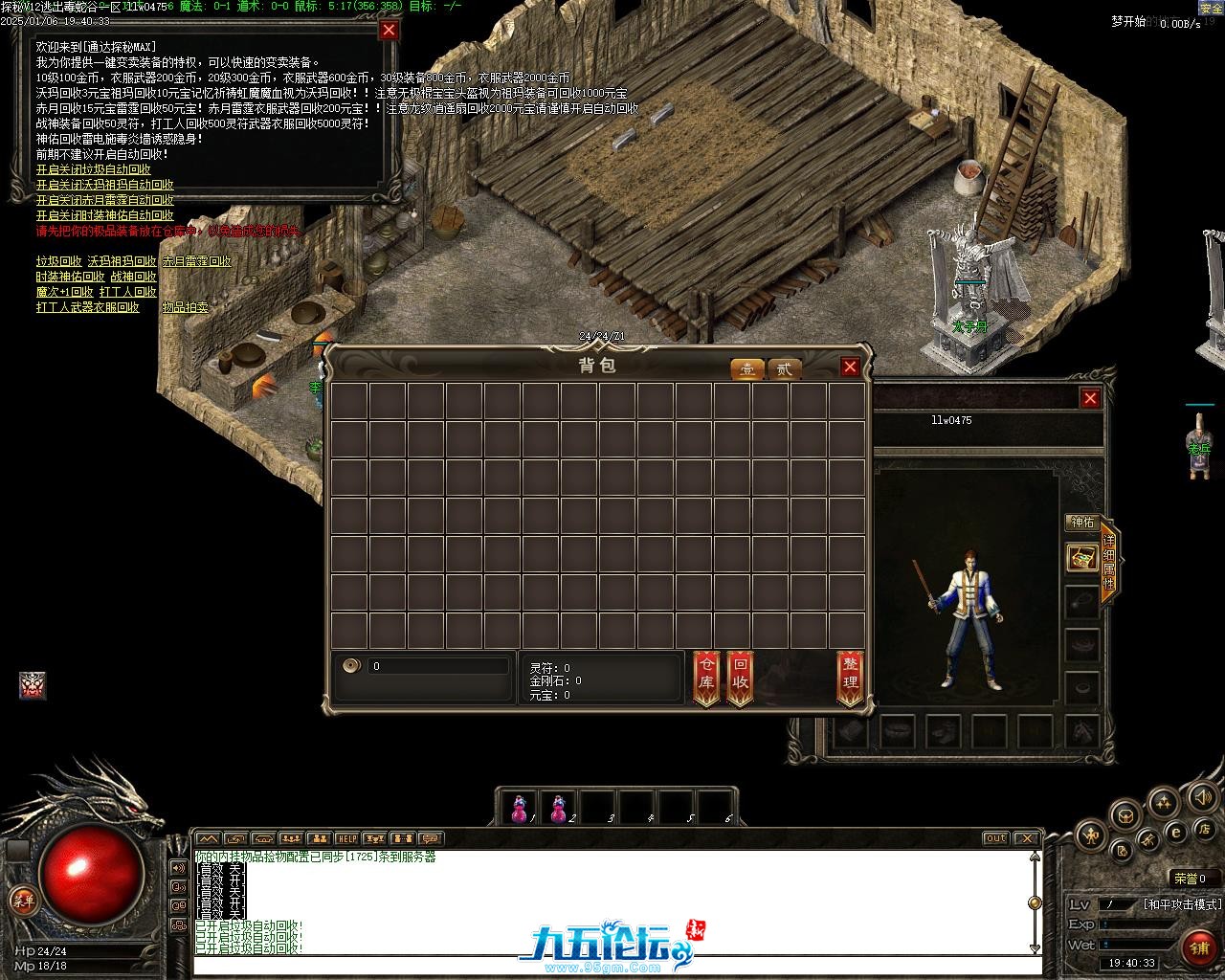Toggle 开启关闭沃玛祖玛自动回收 link
Viewport: 1225px width, 980px height.
pyautogui.click(x=104, y=185)
